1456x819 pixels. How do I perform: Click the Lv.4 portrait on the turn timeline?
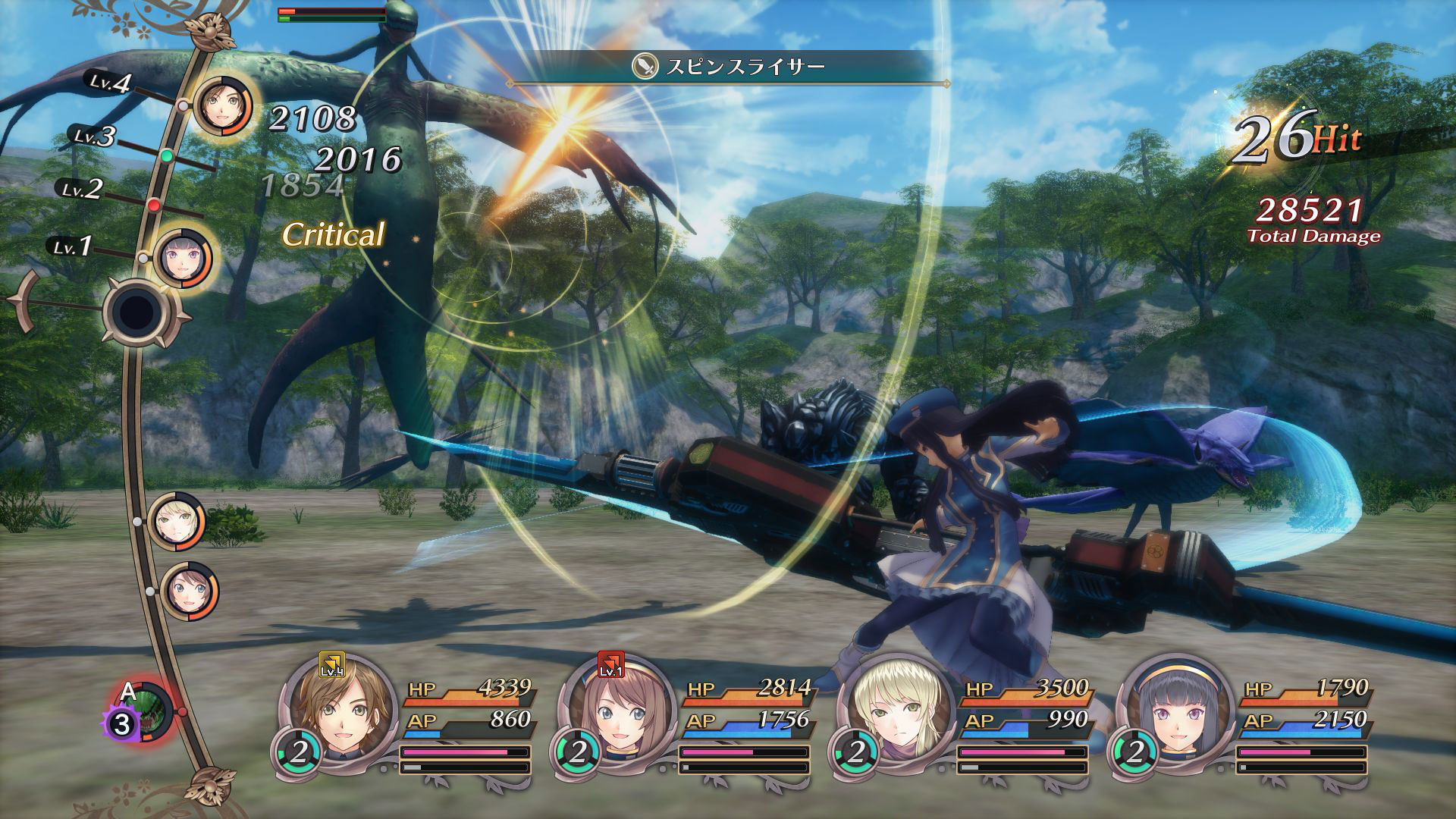[x=224, y=107]
